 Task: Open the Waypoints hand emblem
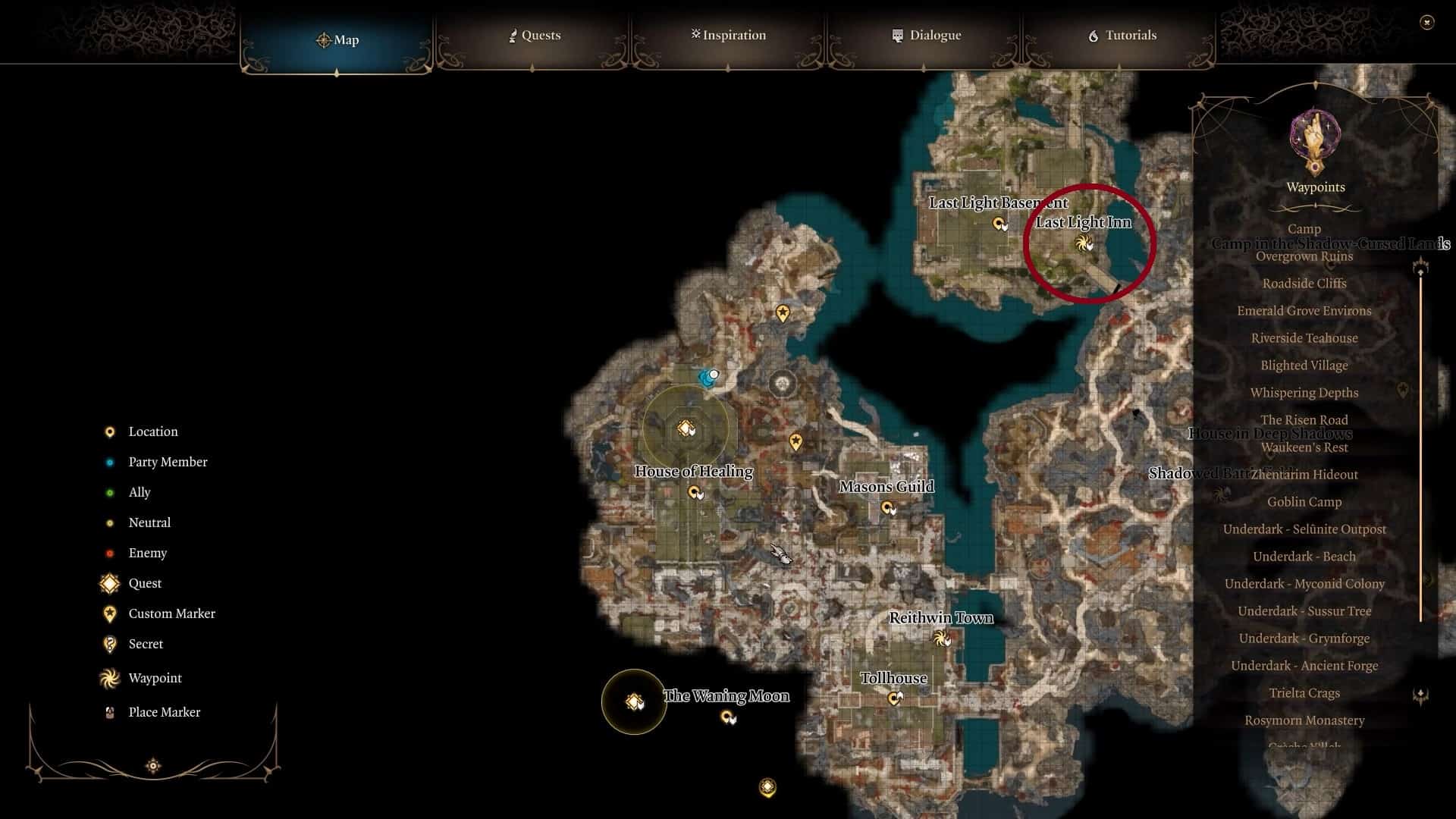pos(1316,142)
